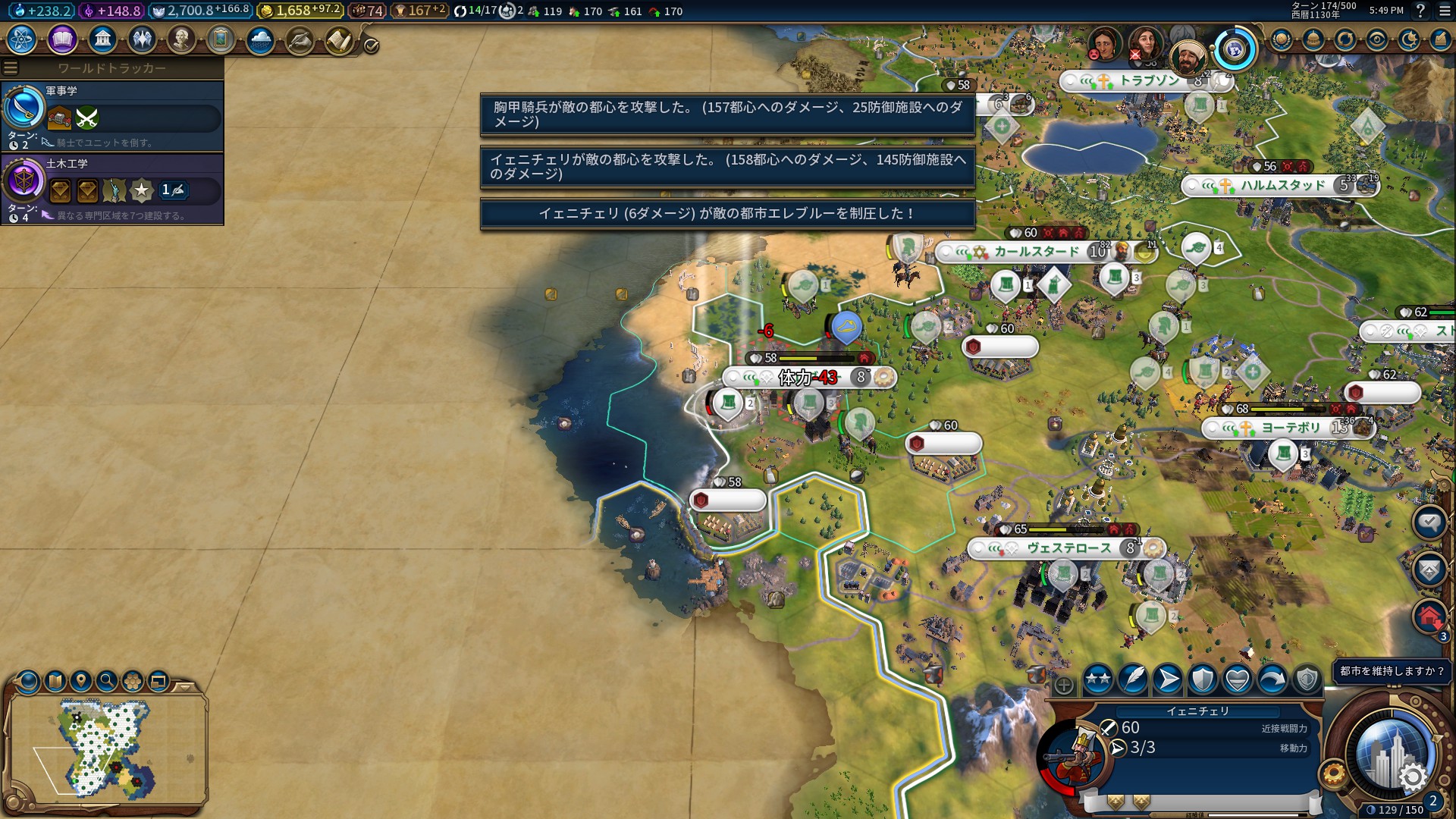The image size is (1456, 819).
Task: Open the main game menu button
Action: 1445,11
